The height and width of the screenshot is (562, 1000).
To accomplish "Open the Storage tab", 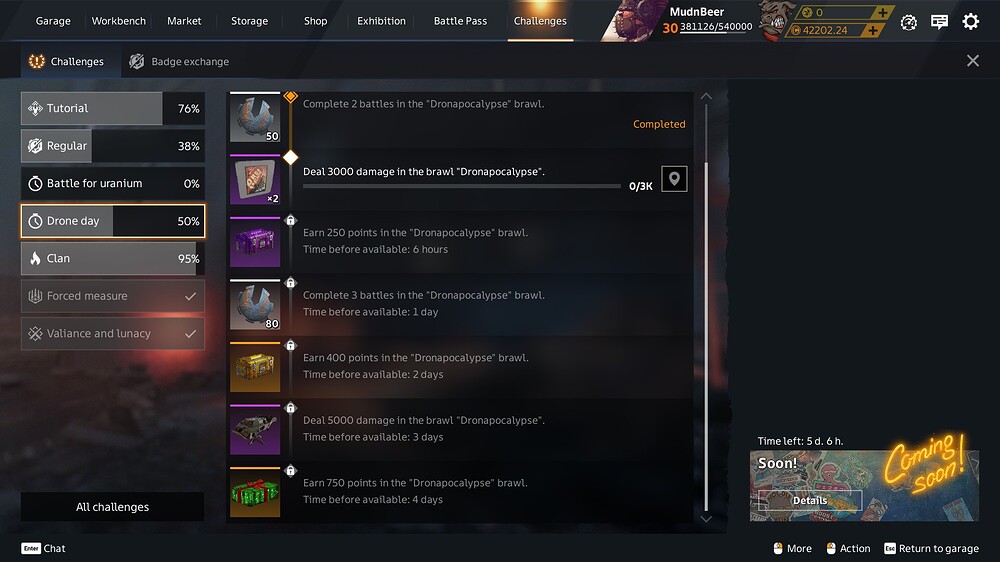I will (249, 21).
